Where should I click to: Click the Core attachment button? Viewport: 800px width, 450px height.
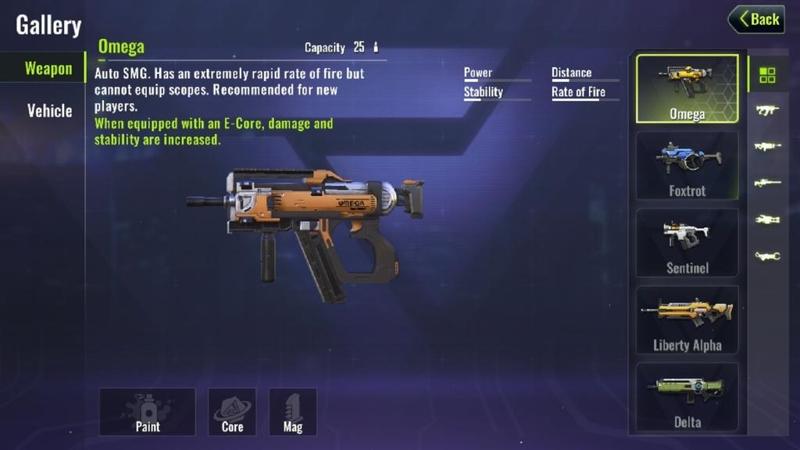pos(232,411)
